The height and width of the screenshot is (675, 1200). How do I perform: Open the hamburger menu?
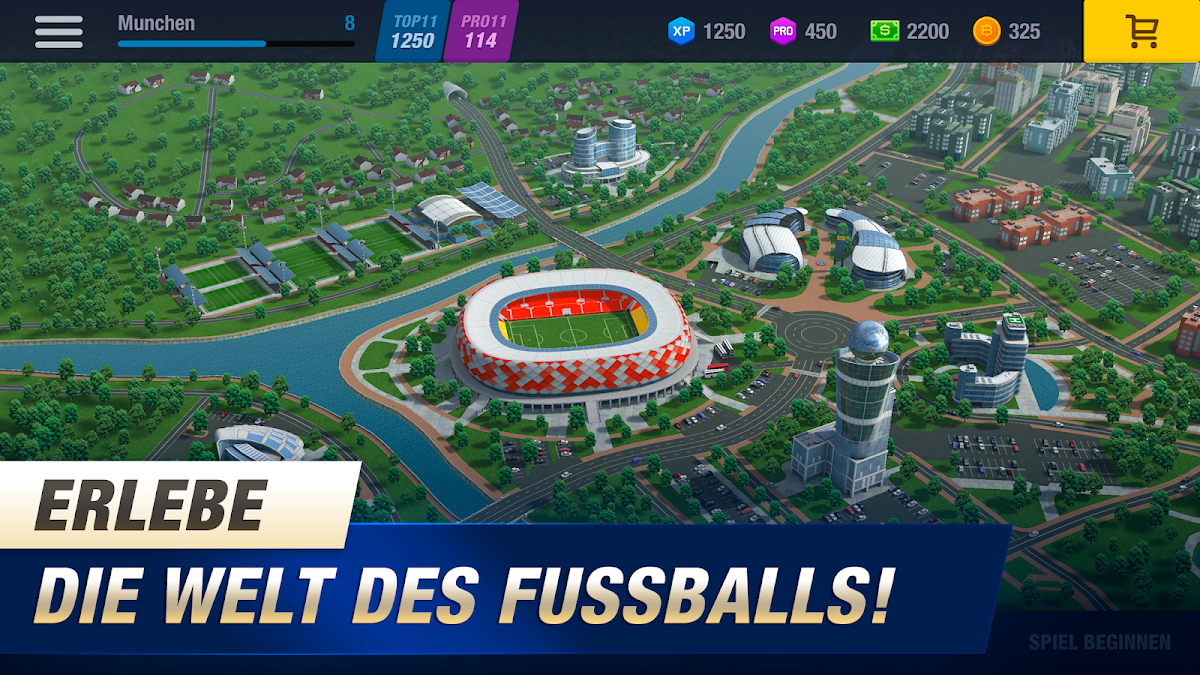(x=58, y=31)
